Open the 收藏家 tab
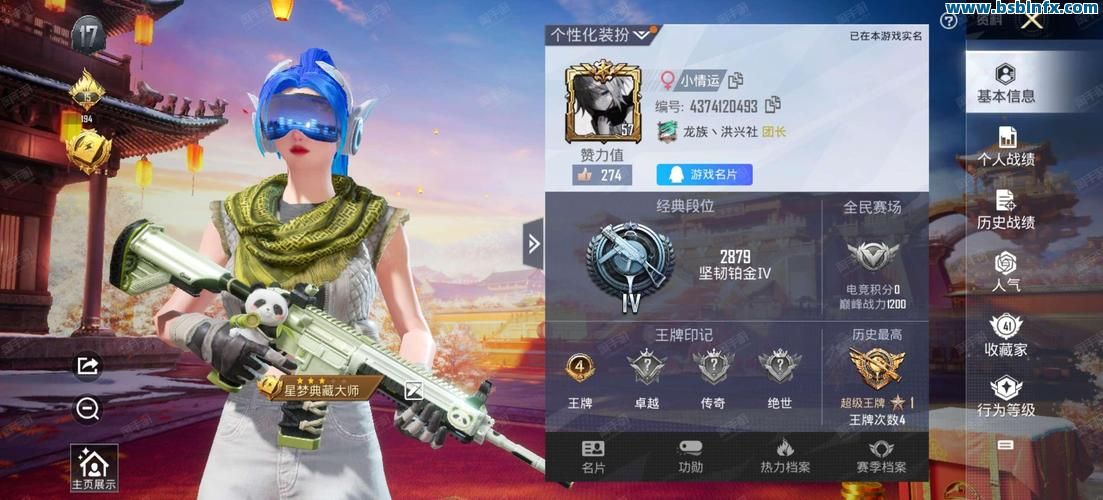The image size is (1103, 500). 1006,335
